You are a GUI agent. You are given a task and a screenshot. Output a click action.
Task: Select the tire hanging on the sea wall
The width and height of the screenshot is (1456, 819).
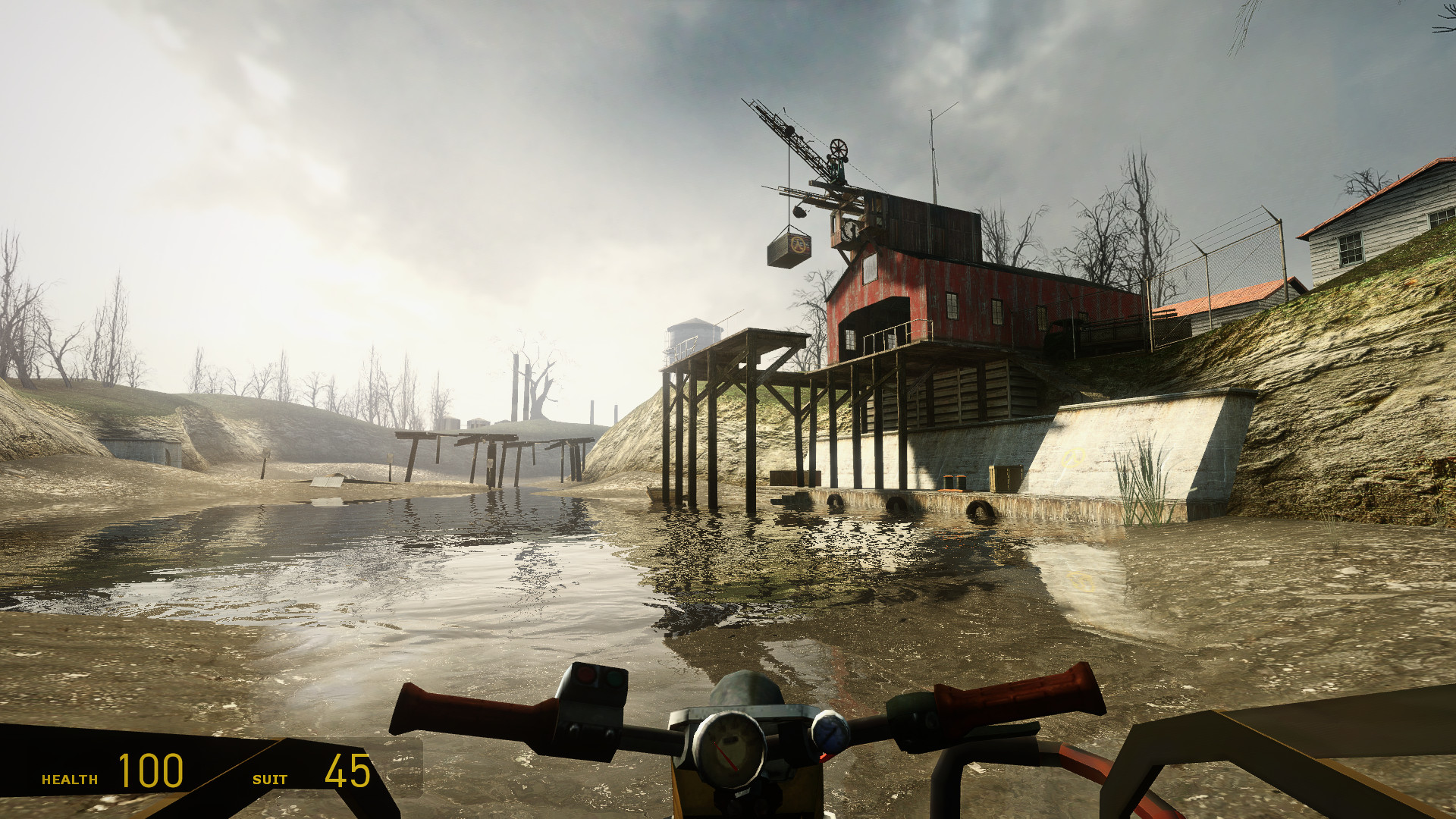click(980, 508)
